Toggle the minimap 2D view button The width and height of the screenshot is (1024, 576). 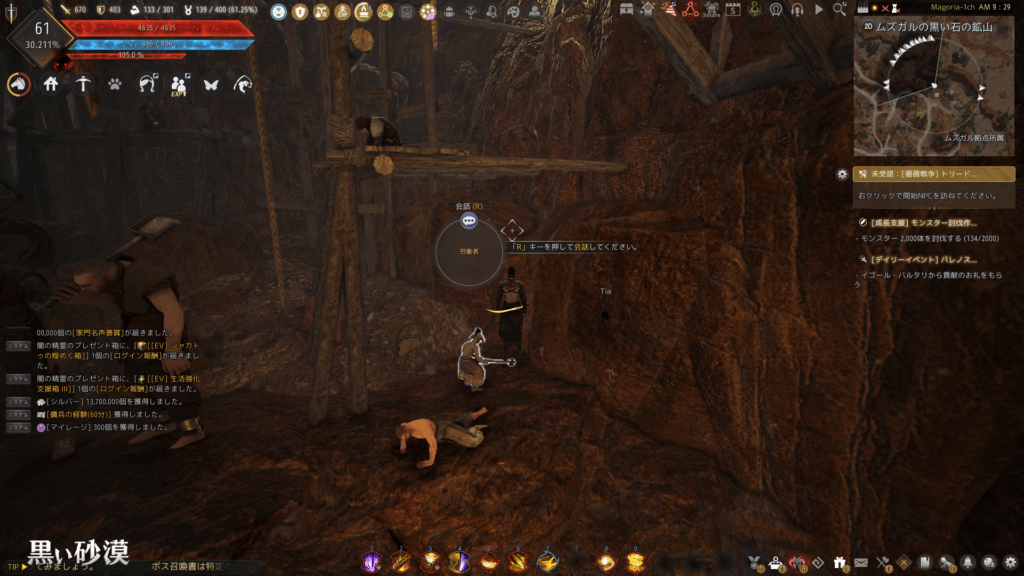(x=868, y=28)
